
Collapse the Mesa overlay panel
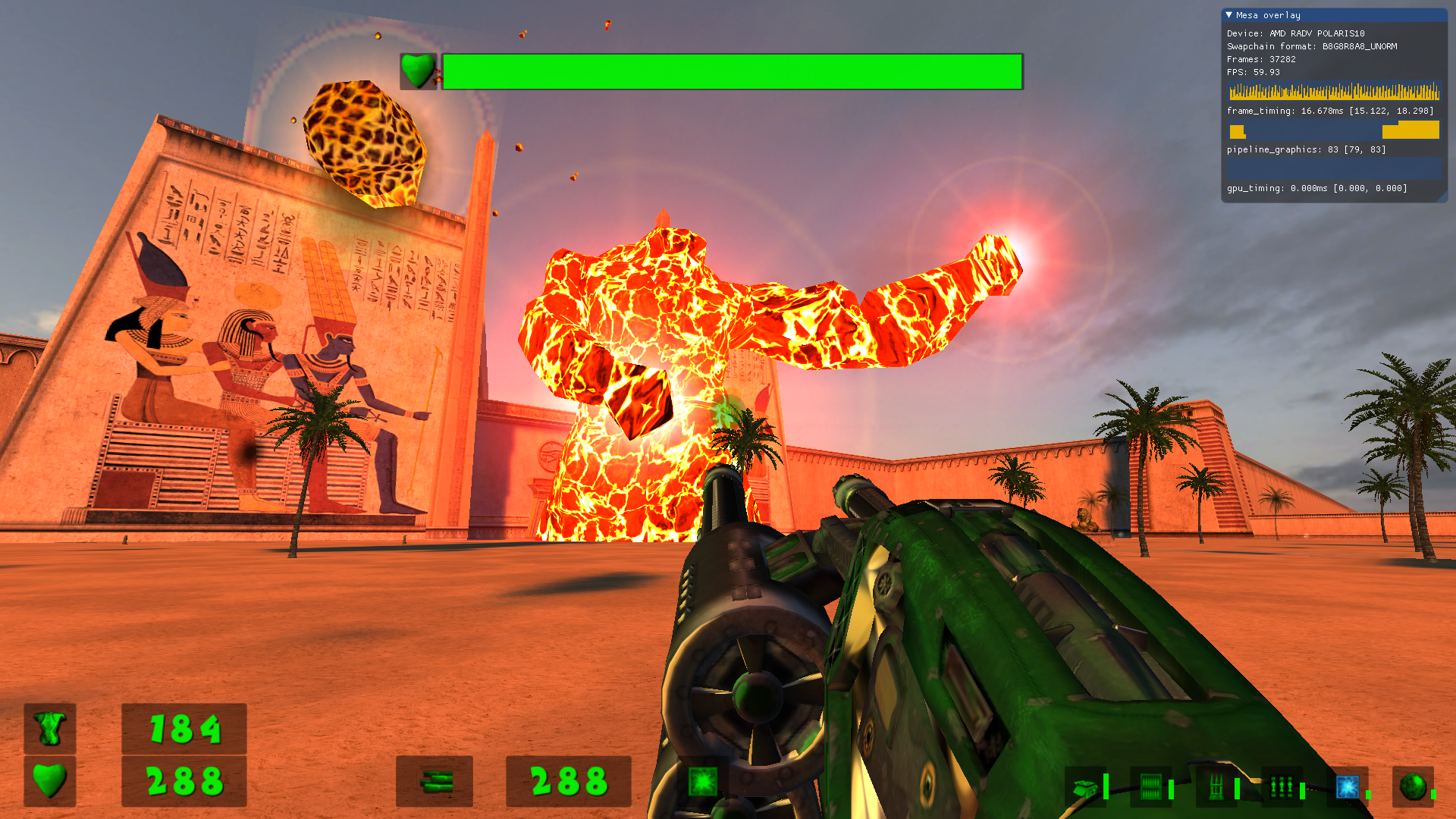point(1231,15)
